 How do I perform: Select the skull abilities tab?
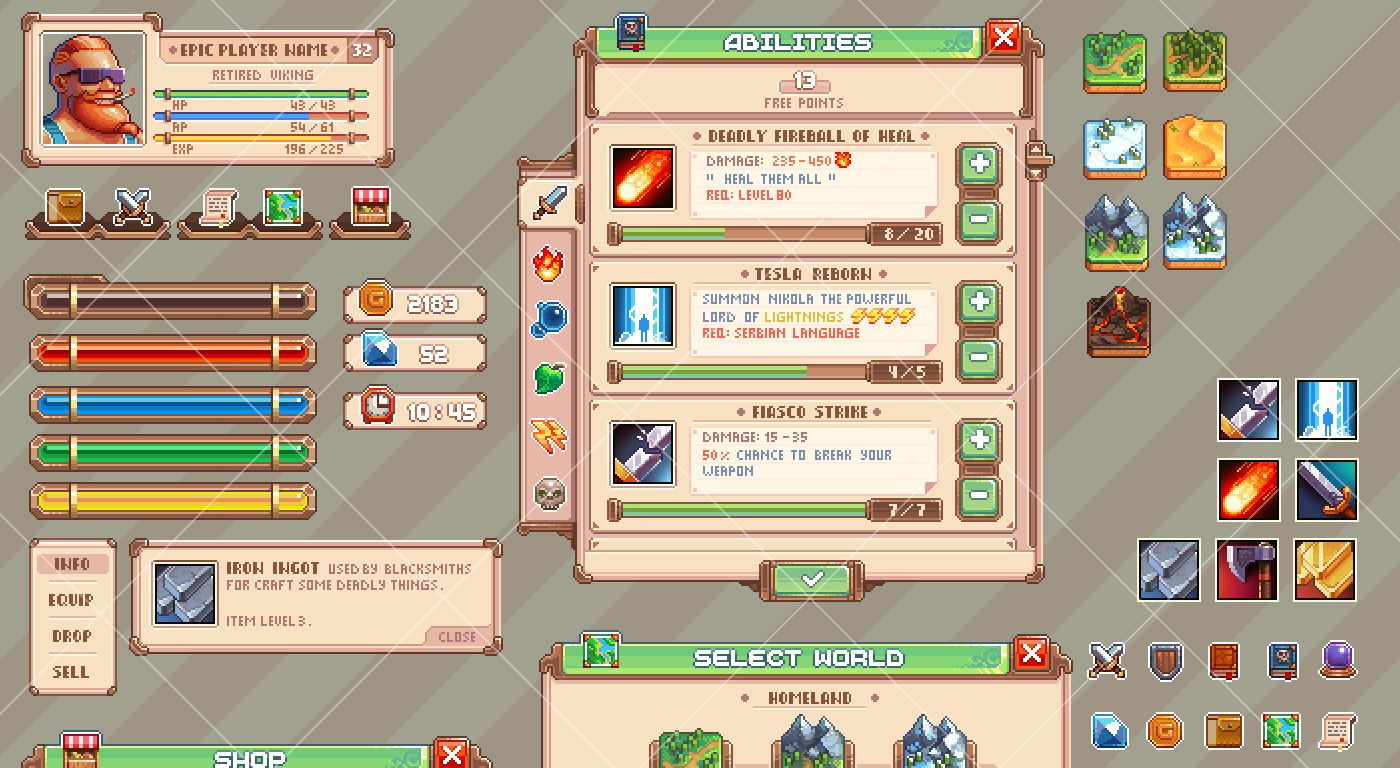point(548,492)
